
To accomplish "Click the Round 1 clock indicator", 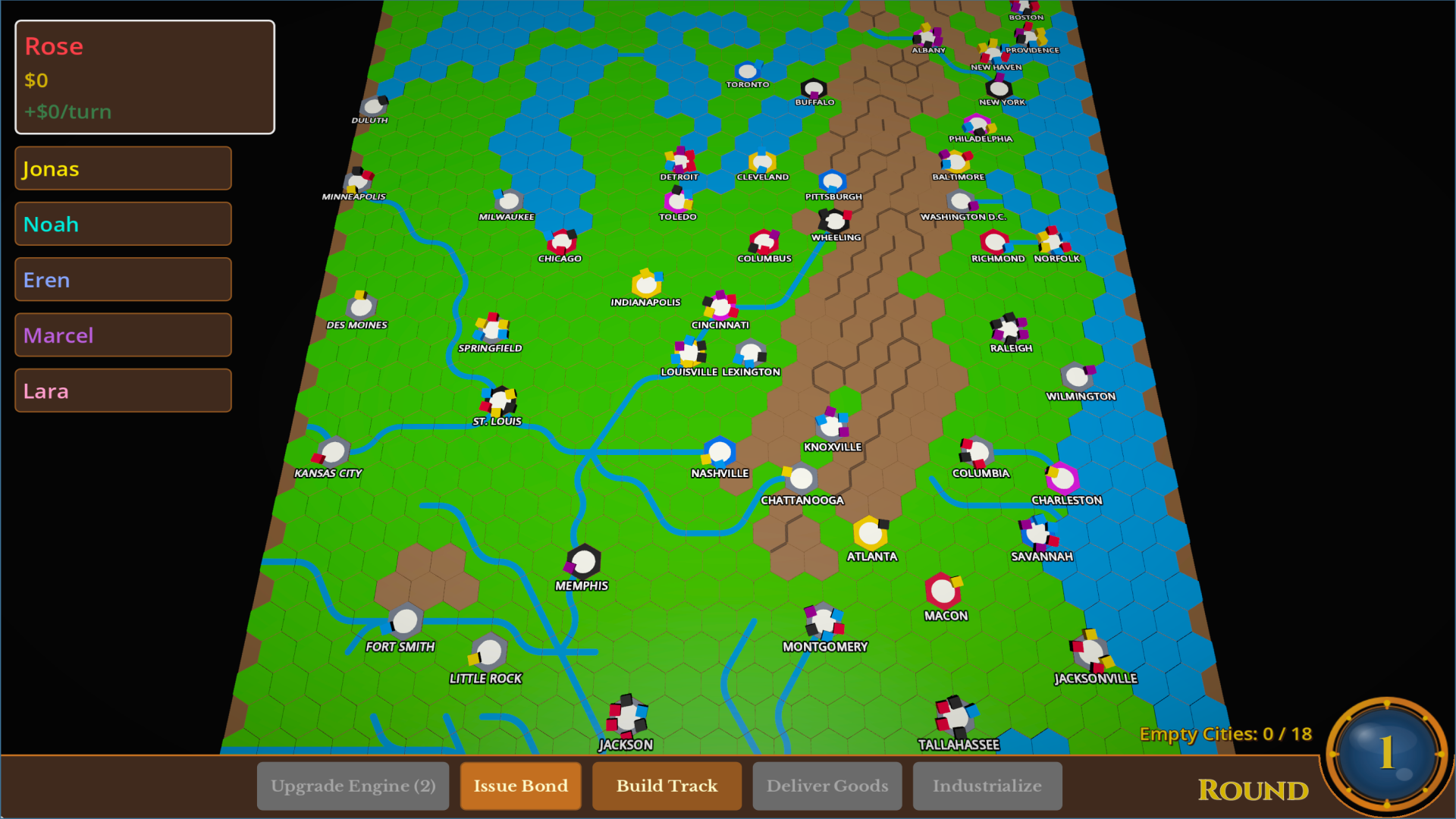I will coord(1386,755).
